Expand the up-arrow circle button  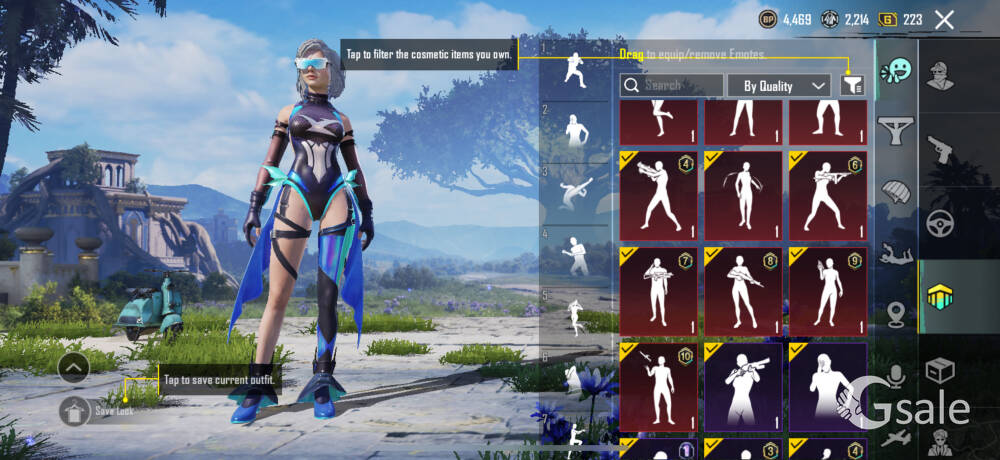[x=74, y=368]
